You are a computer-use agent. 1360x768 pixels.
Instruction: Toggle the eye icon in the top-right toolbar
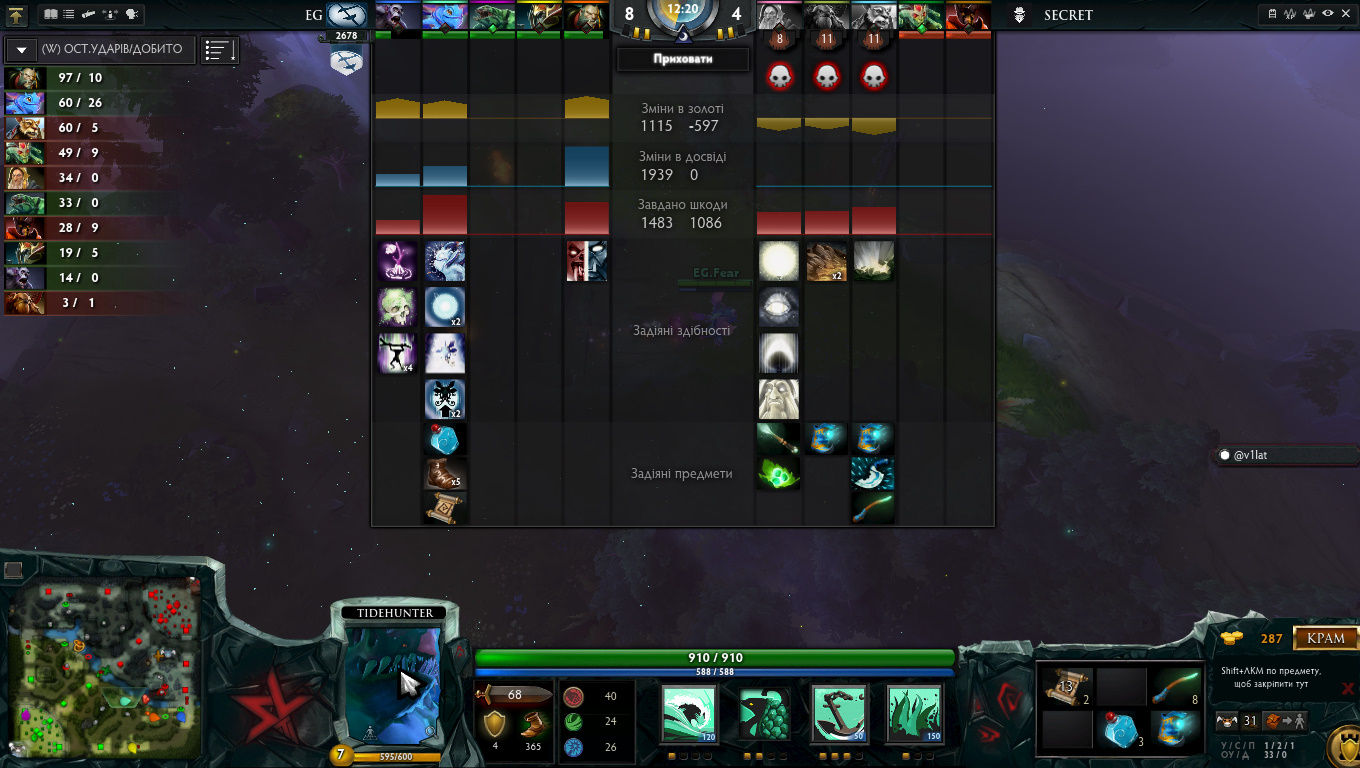pyautogui.click(x=1327, y=15)
